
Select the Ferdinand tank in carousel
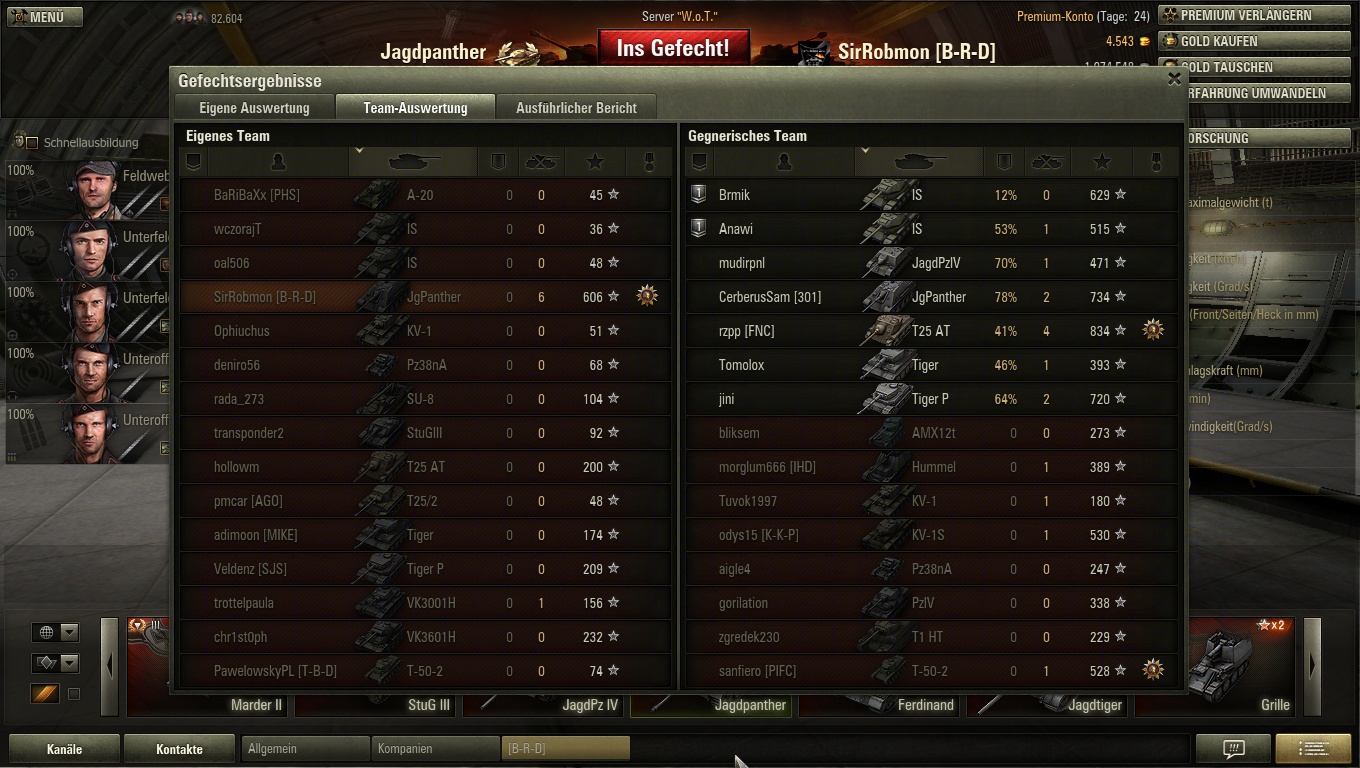pyautogui.click(x=880, y=703)
